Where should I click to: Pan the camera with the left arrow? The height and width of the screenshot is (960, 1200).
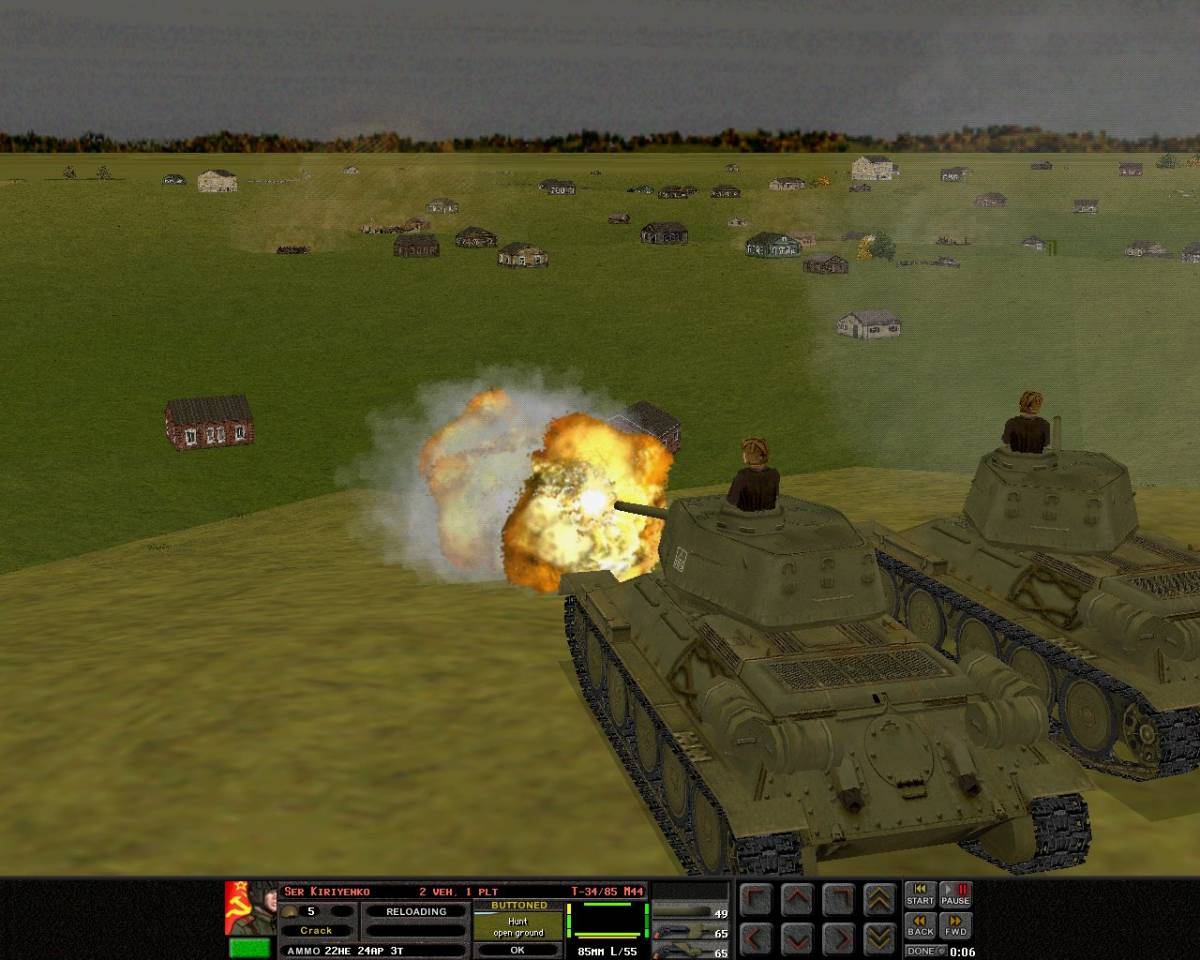tap(755, 938)
